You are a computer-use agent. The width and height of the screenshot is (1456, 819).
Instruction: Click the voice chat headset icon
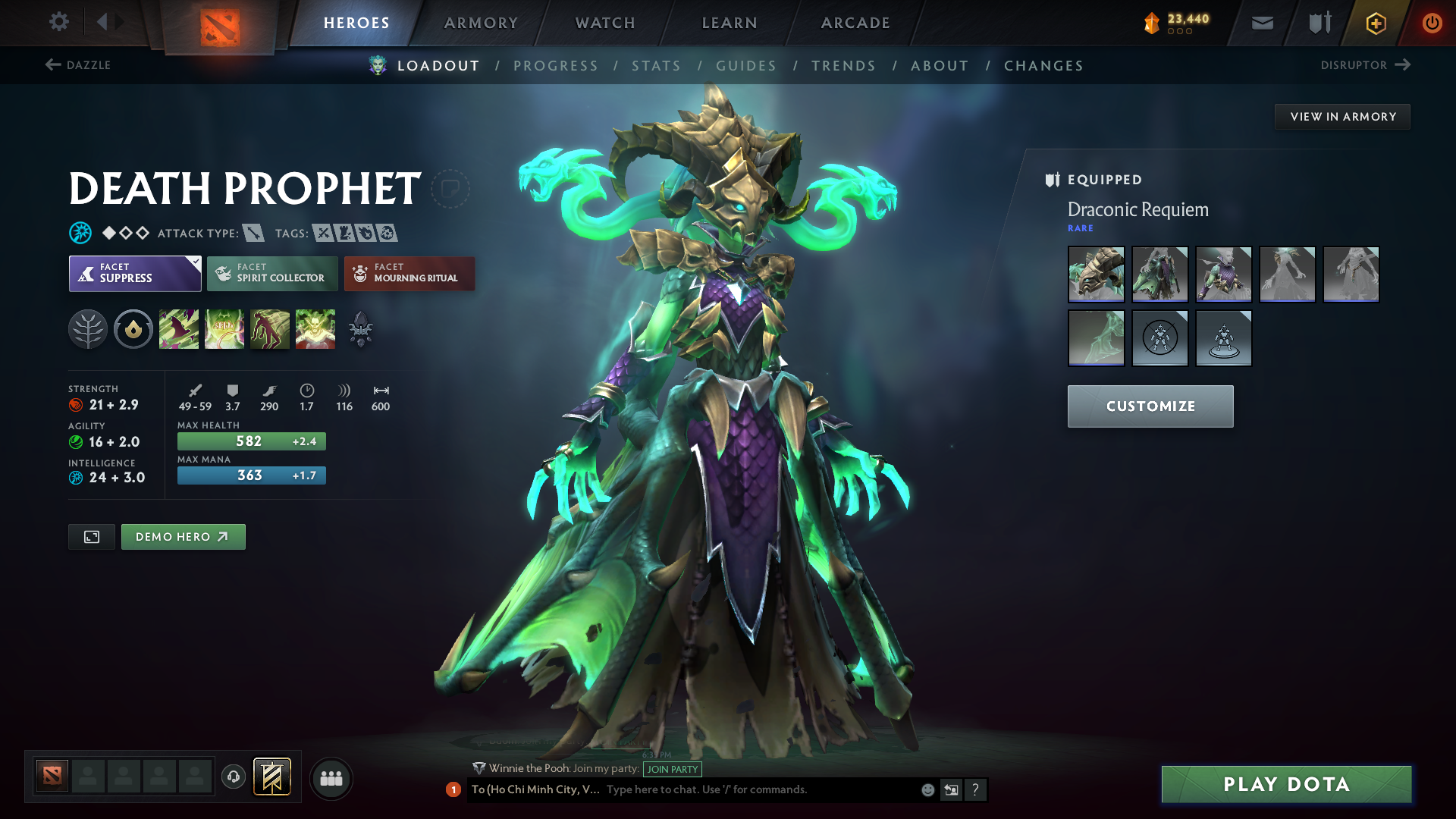point(233,777)
